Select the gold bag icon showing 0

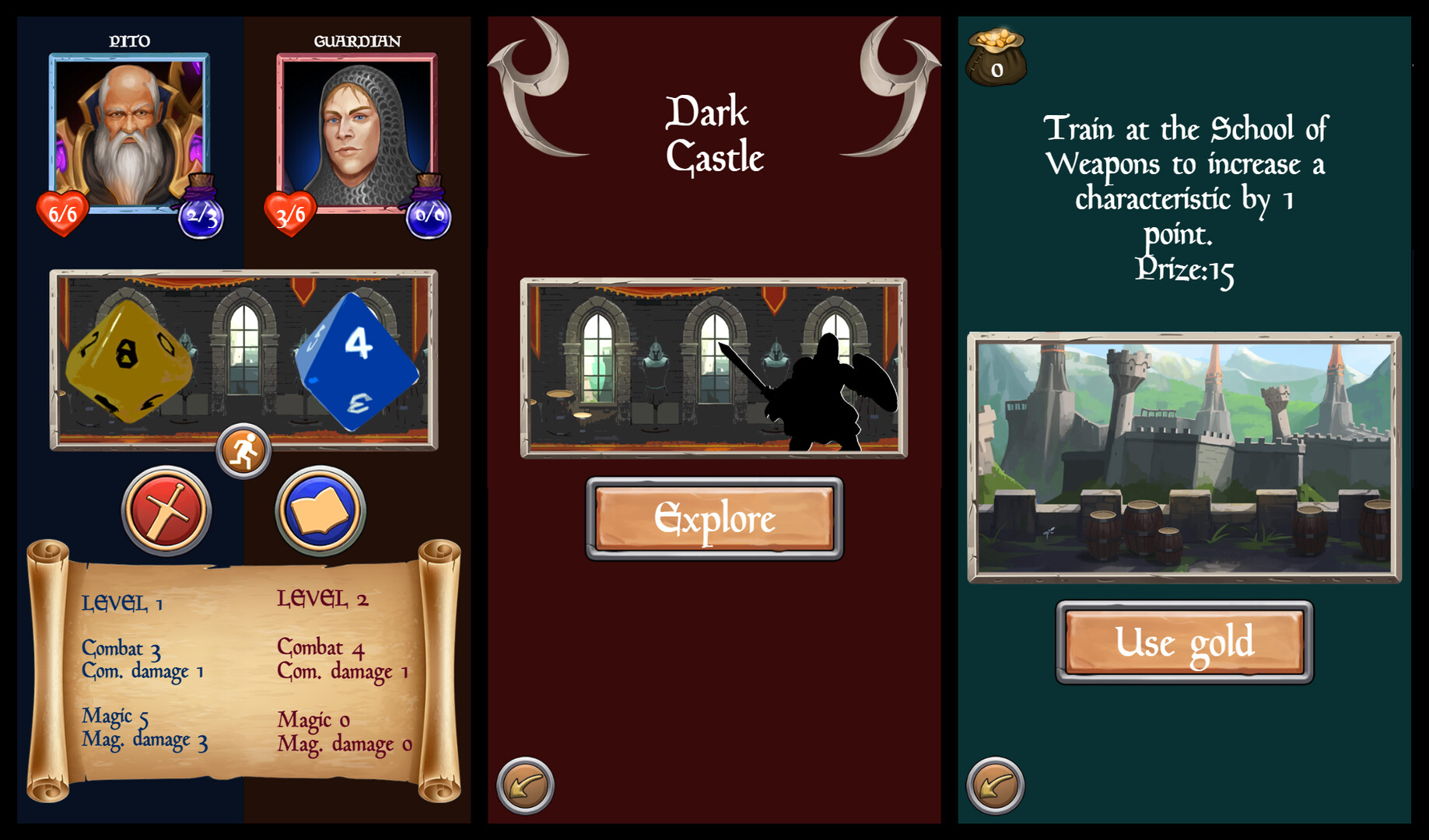pyautogui.click(x=998, y=58)
